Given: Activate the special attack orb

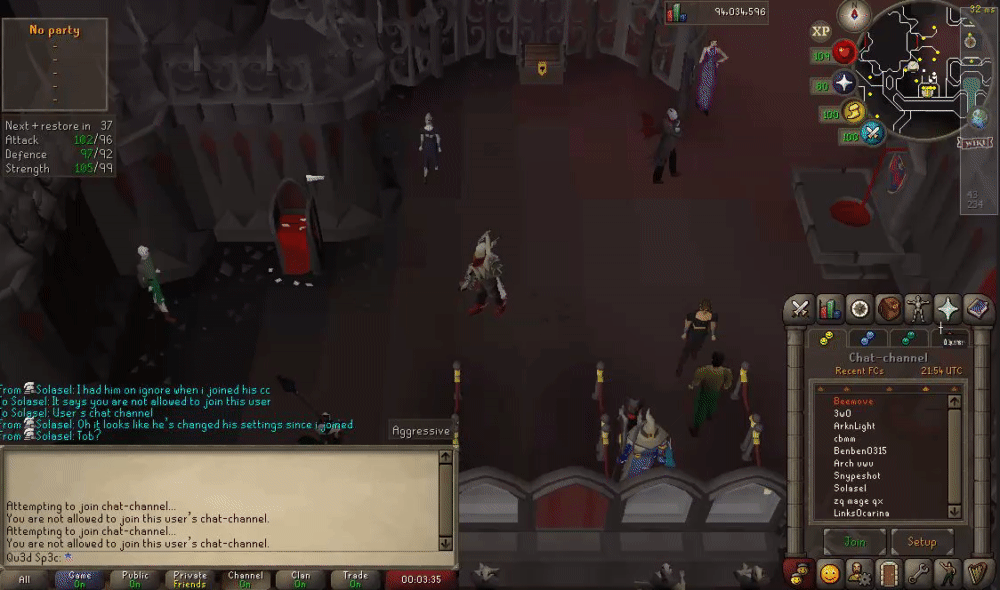Looking at the screenshot, I should point(873,132).
